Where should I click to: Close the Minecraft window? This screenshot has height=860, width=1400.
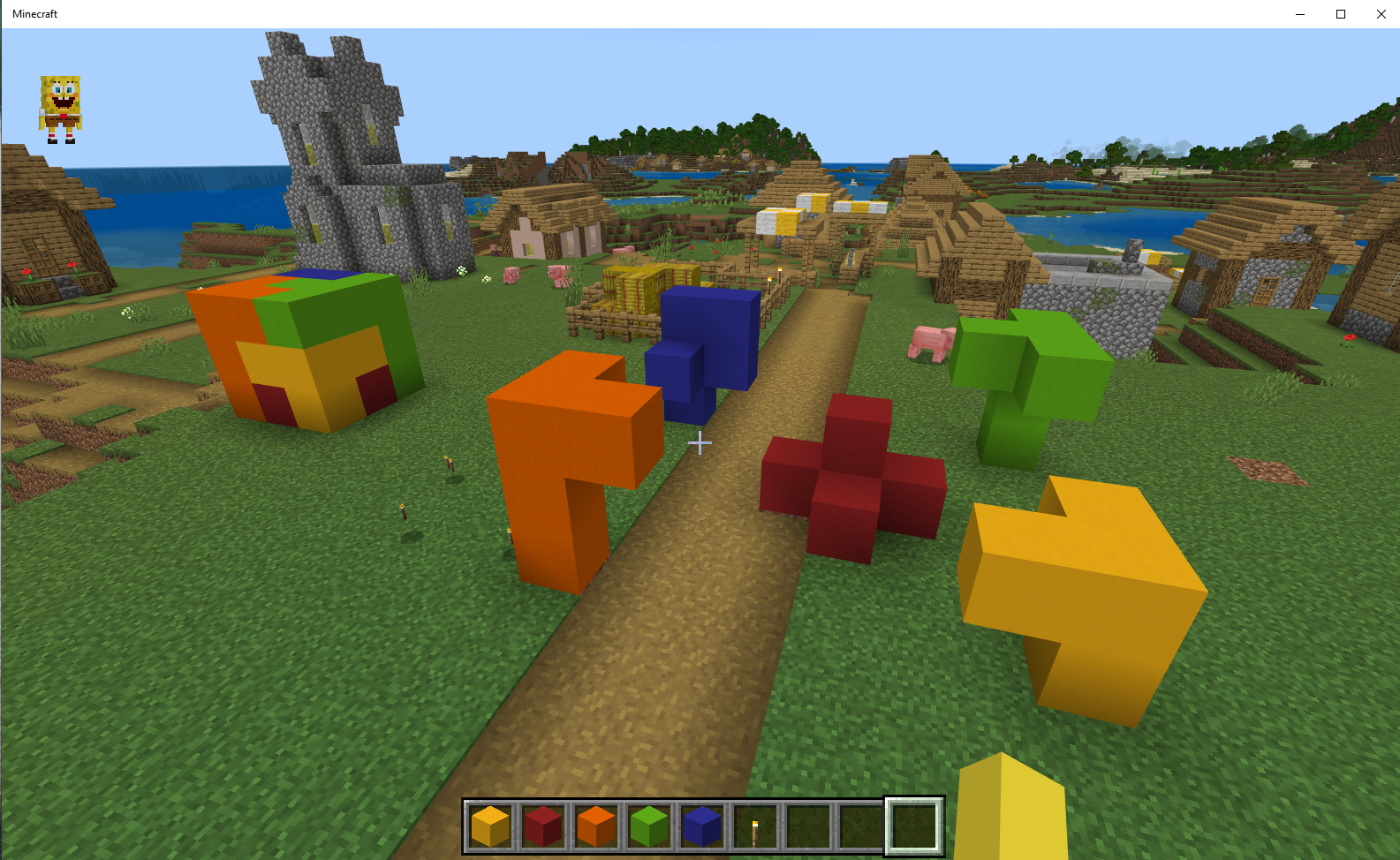coord(1381,14)
